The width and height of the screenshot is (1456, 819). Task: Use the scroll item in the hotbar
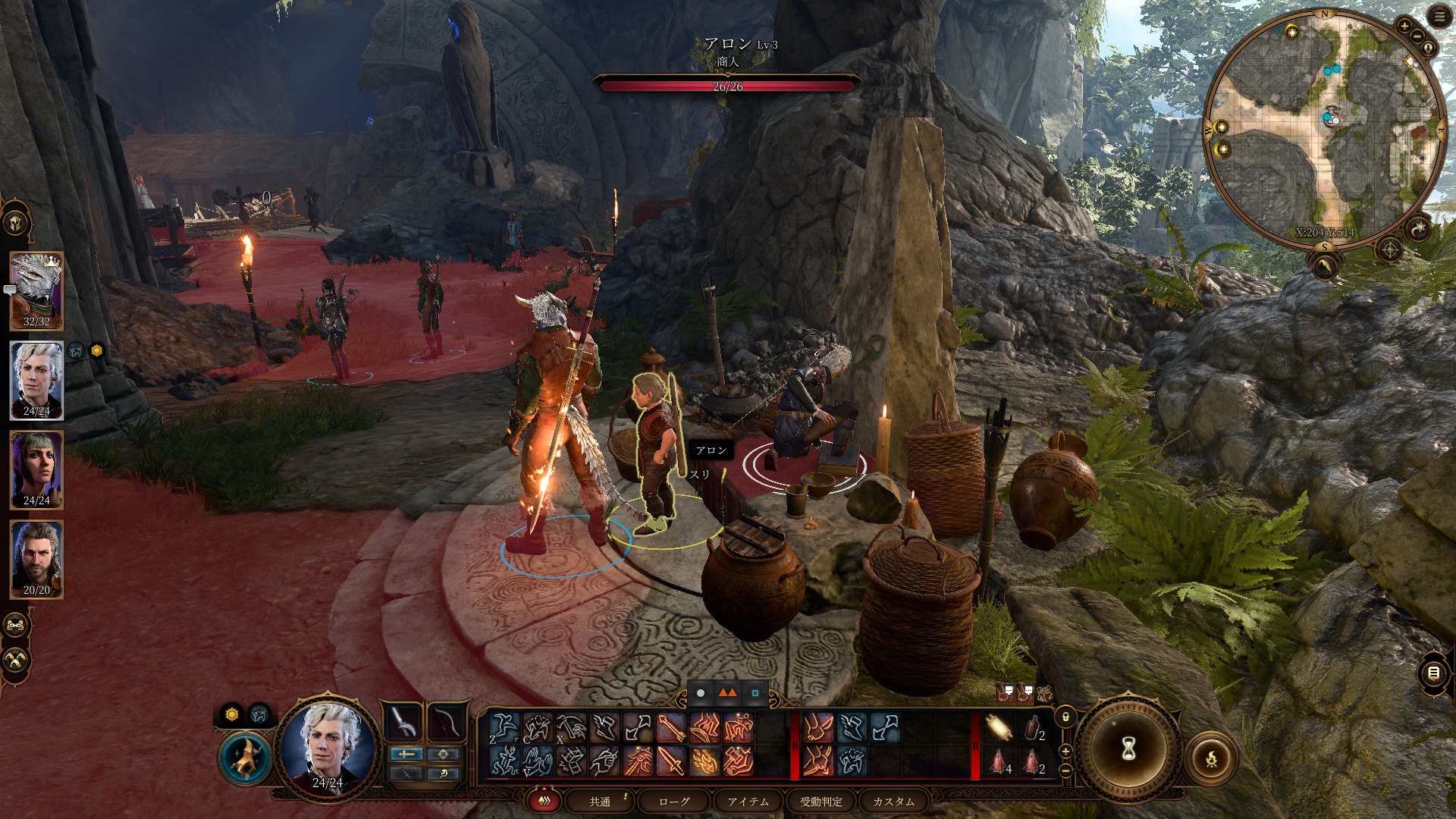pos(999,729)
